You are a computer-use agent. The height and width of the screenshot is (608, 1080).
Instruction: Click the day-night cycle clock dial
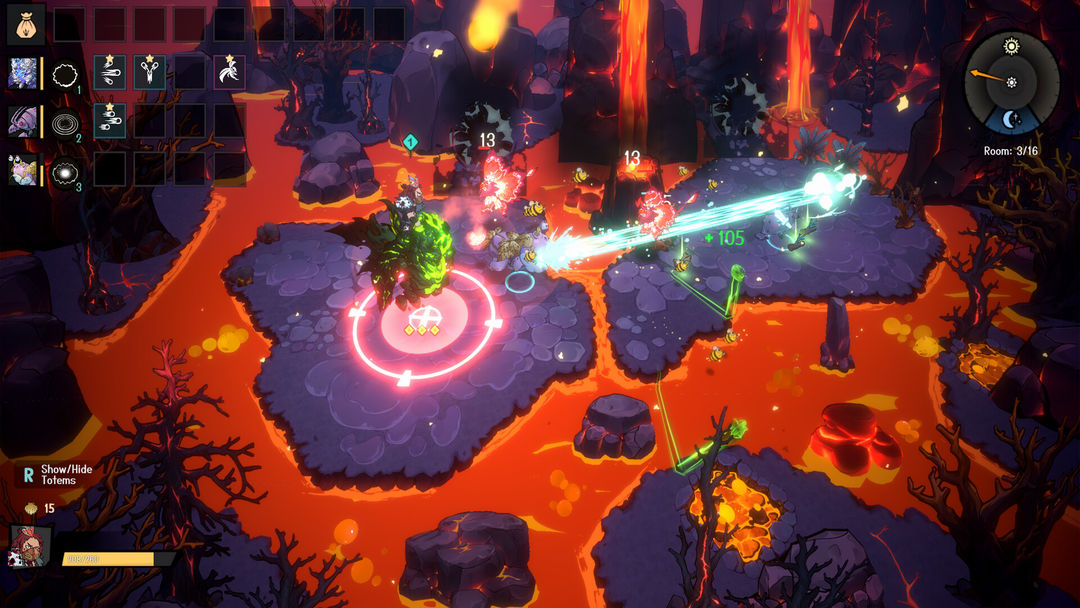pyautogui.click(x=1011, y=82)
